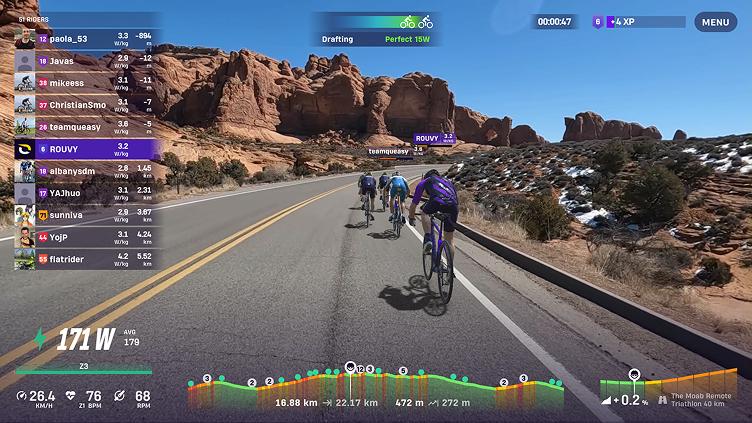Select YAJhuo row in the rider list

pos(85,192)
